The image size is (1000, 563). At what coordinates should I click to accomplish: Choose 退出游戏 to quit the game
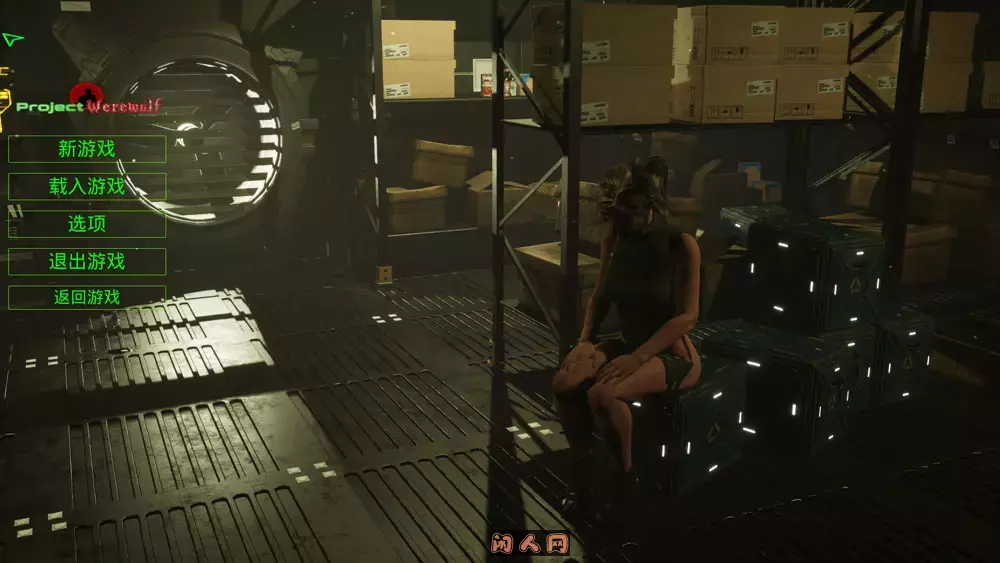pyautogui.click(x=87, y=262)
